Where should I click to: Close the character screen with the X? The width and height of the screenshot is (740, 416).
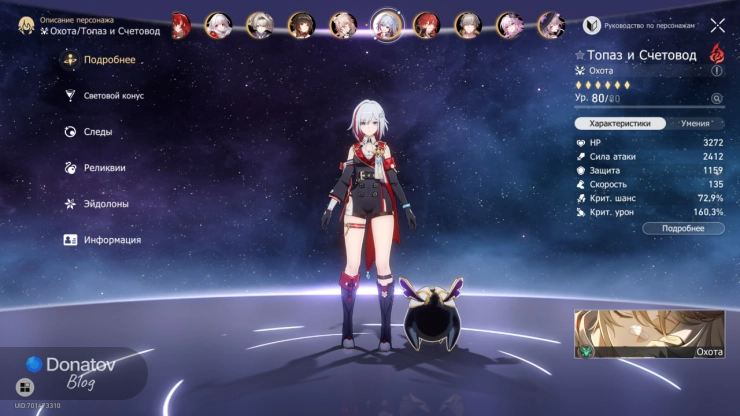click(717, 25)
